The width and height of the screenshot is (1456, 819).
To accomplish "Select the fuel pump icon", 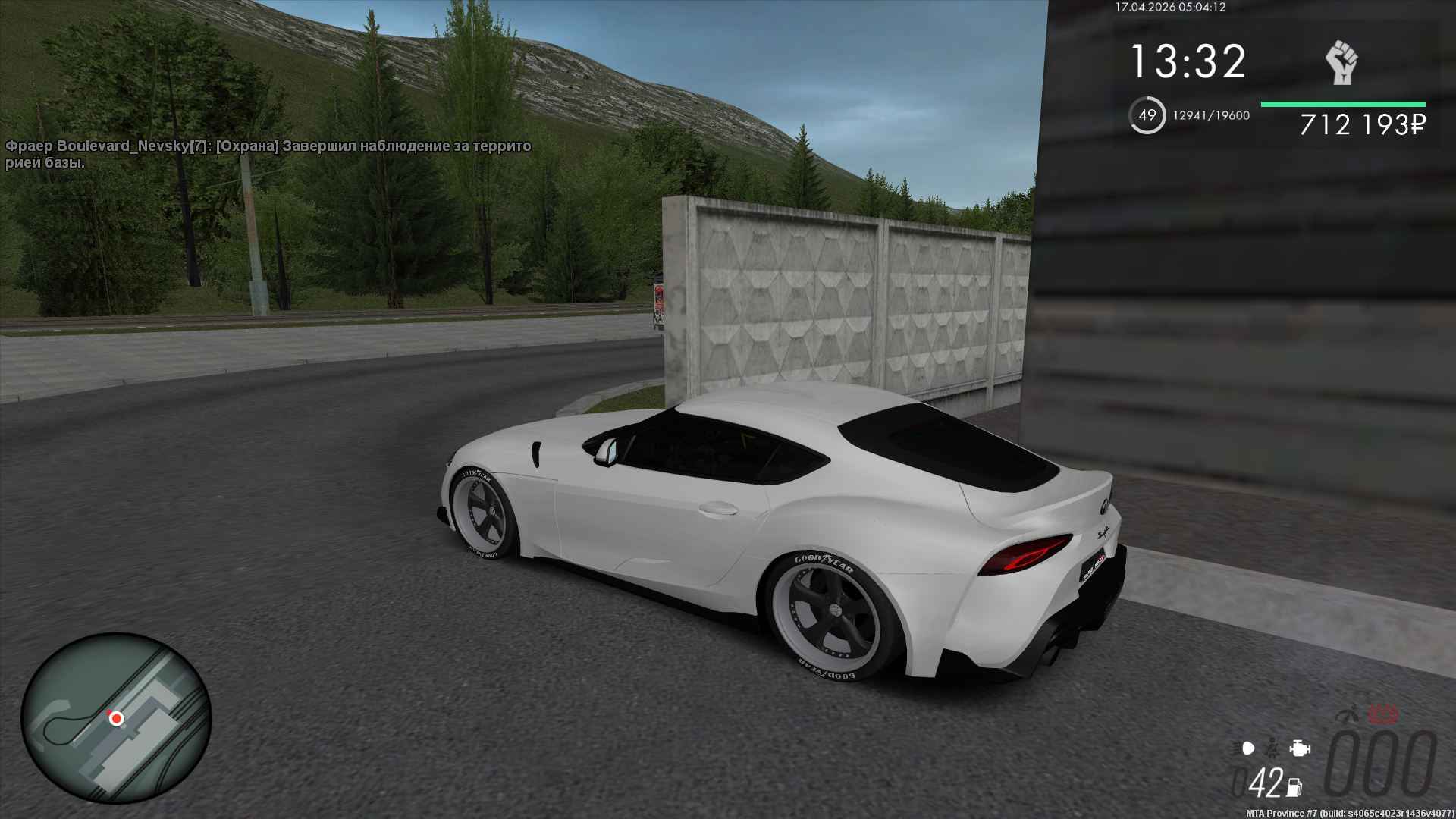I will (1295, 787).
